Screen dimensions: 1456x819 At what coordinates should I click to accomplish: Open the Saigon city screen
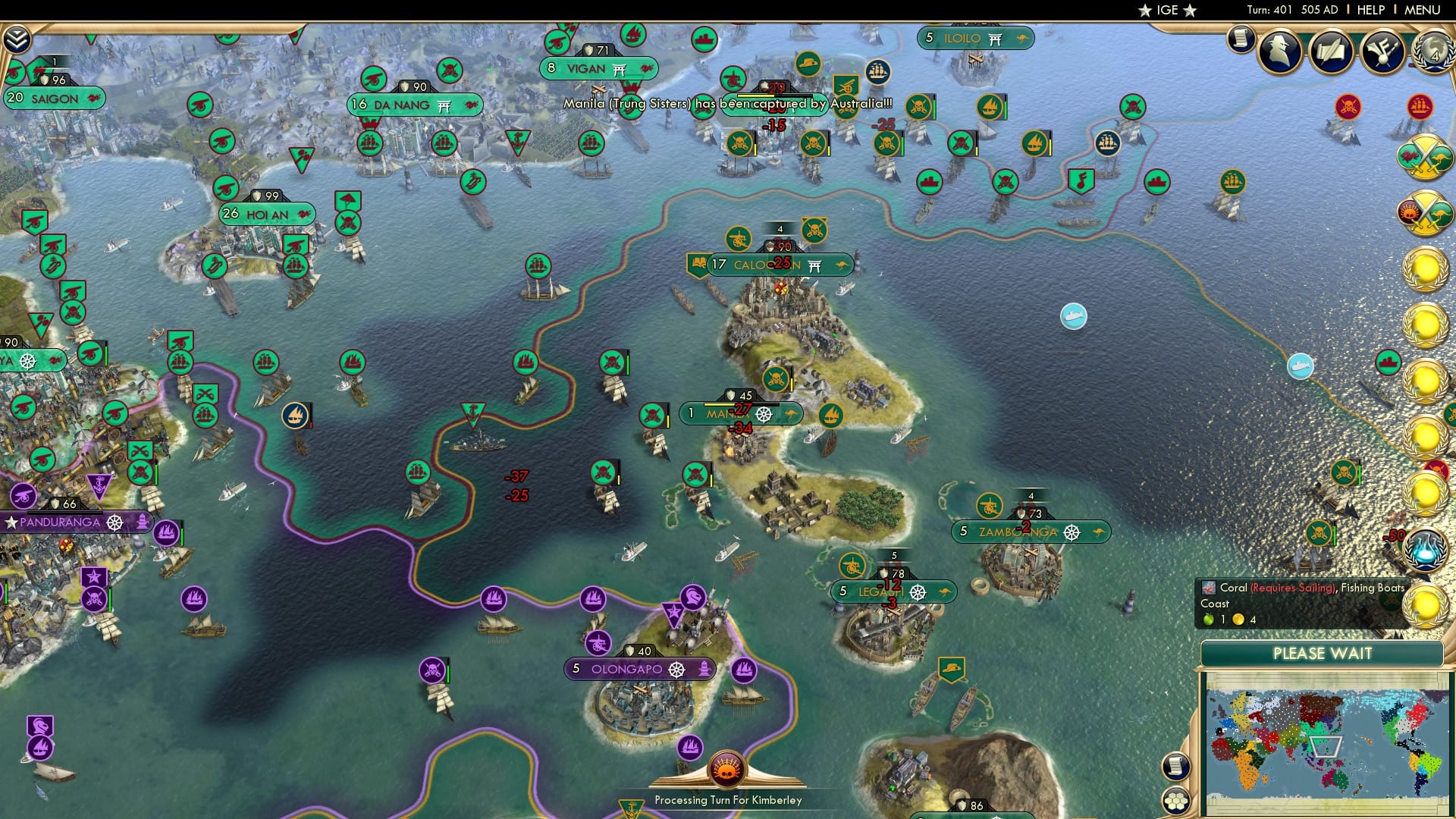click(x=53, y=99)
